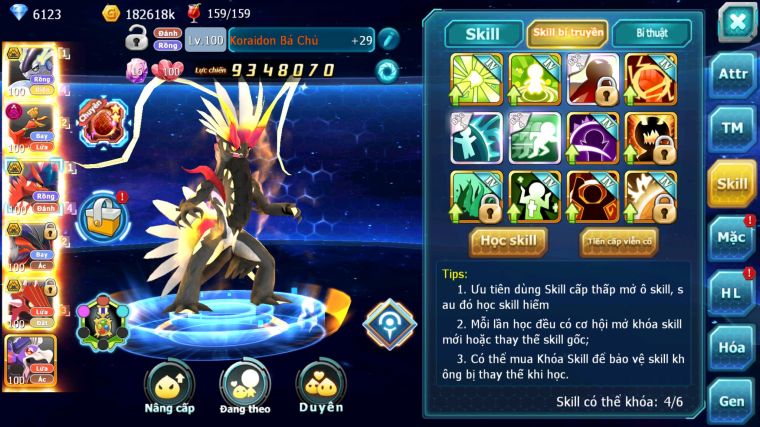760x427 pixels.
Task: Open the HL side tab
Action: click(x=732, y=292)
